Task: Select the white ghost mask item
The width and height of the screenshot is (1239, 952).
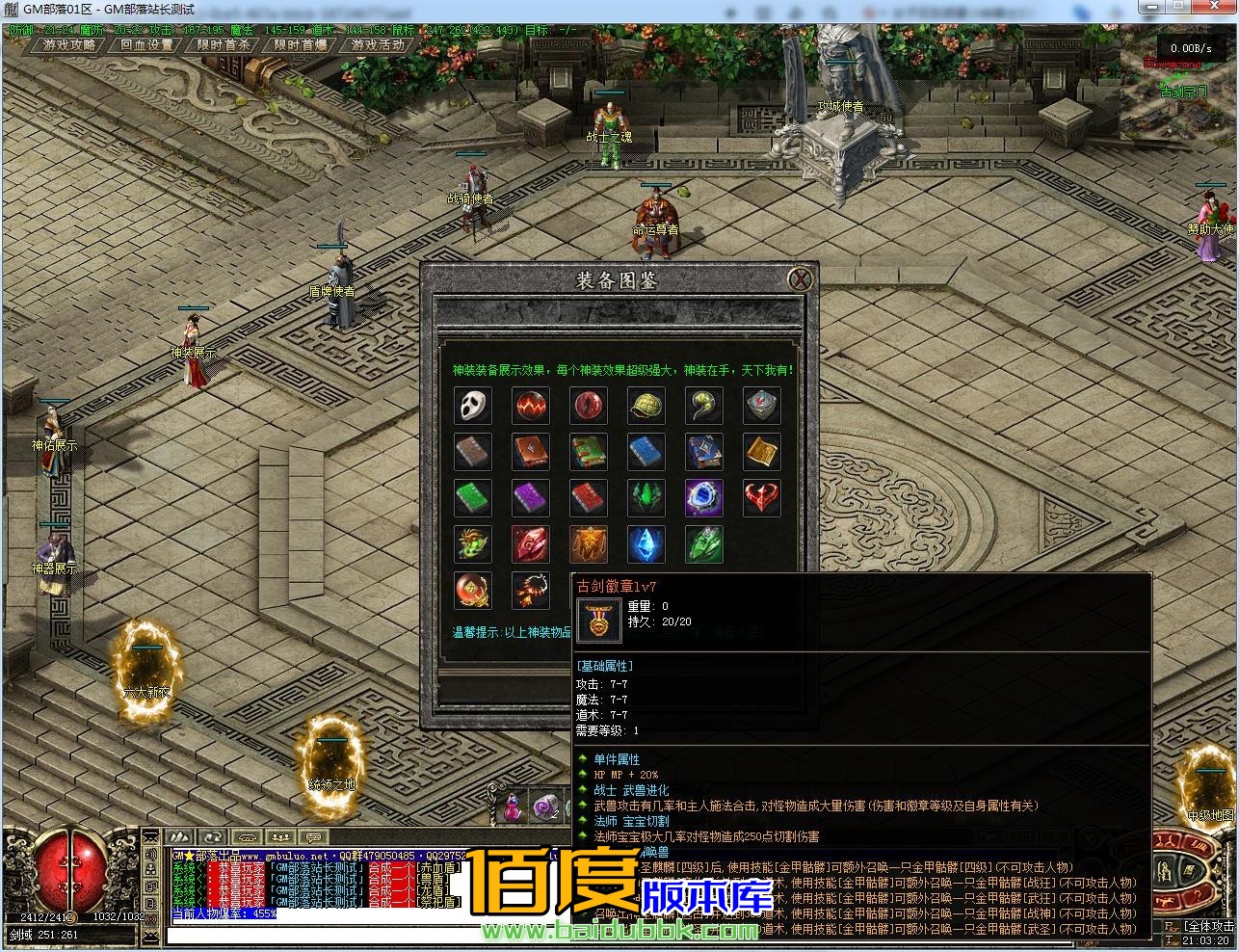Action: [x=472, y=406]
